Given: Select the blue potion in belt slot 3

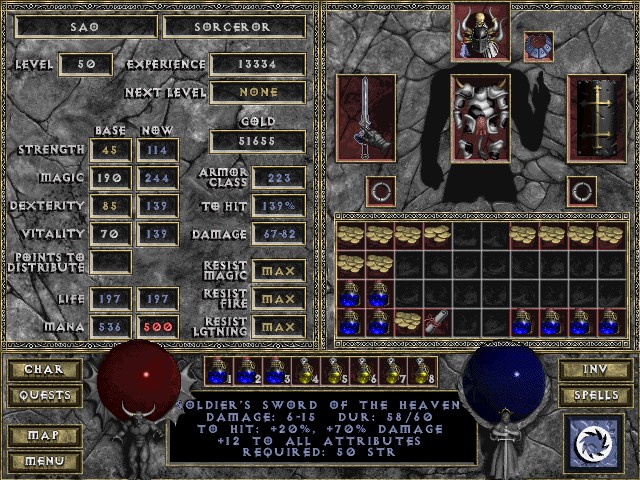Looking at the screenshot, I should [x=277, y=372].
